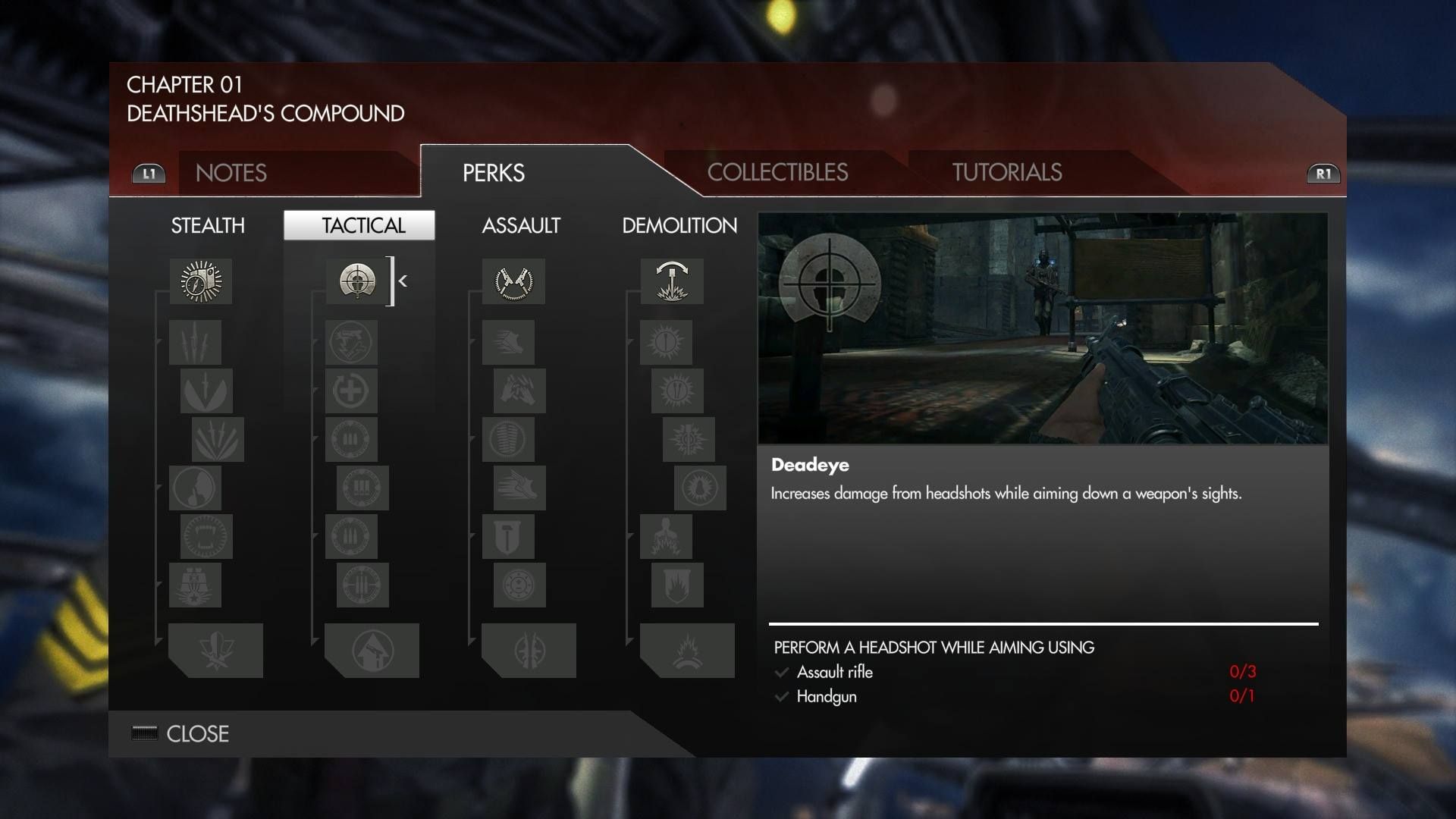The image size is (1456, 819).
Task: Choose the detonator Demolition perk icon
Action: 672,281
